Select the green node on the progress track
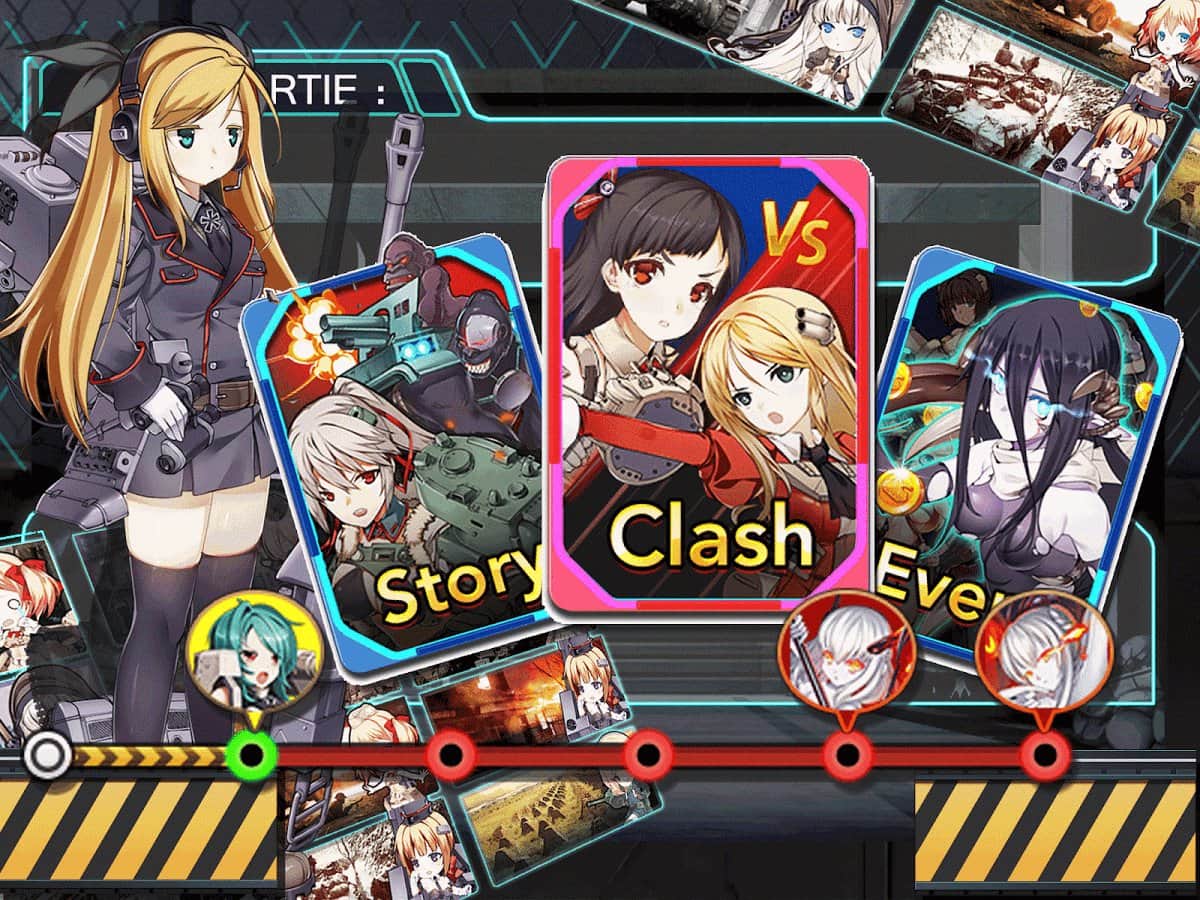 (x=251, y=753)
